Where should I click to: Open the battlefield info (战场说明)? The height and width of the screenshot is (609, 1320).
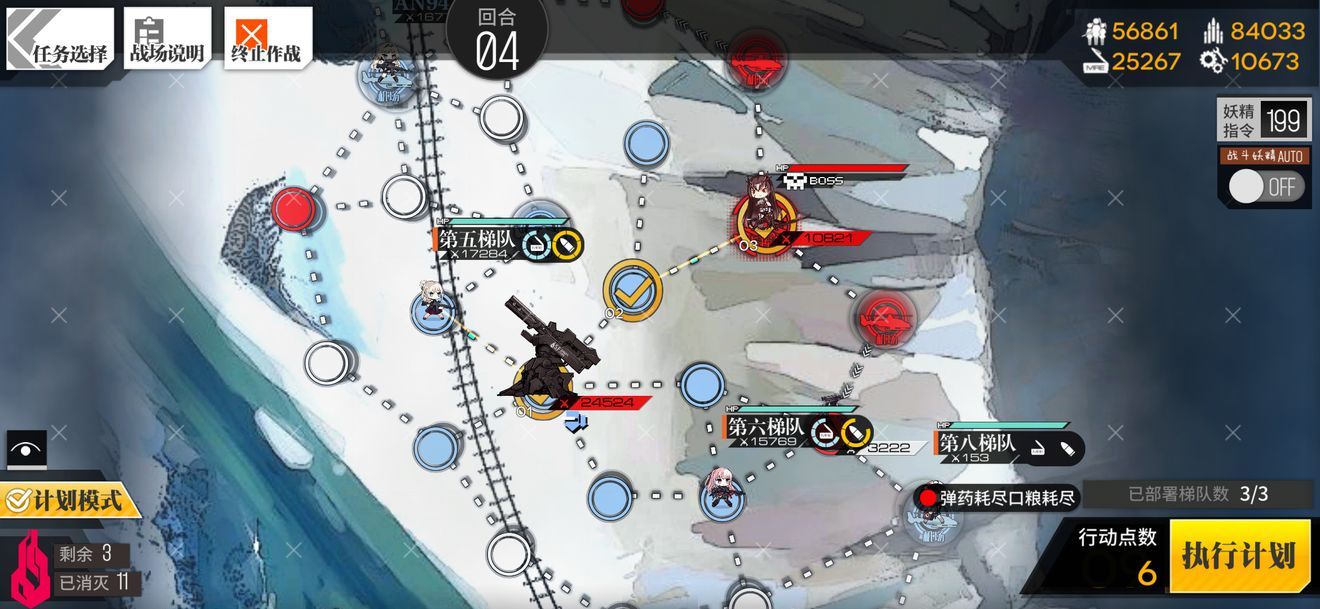(167, 40)
